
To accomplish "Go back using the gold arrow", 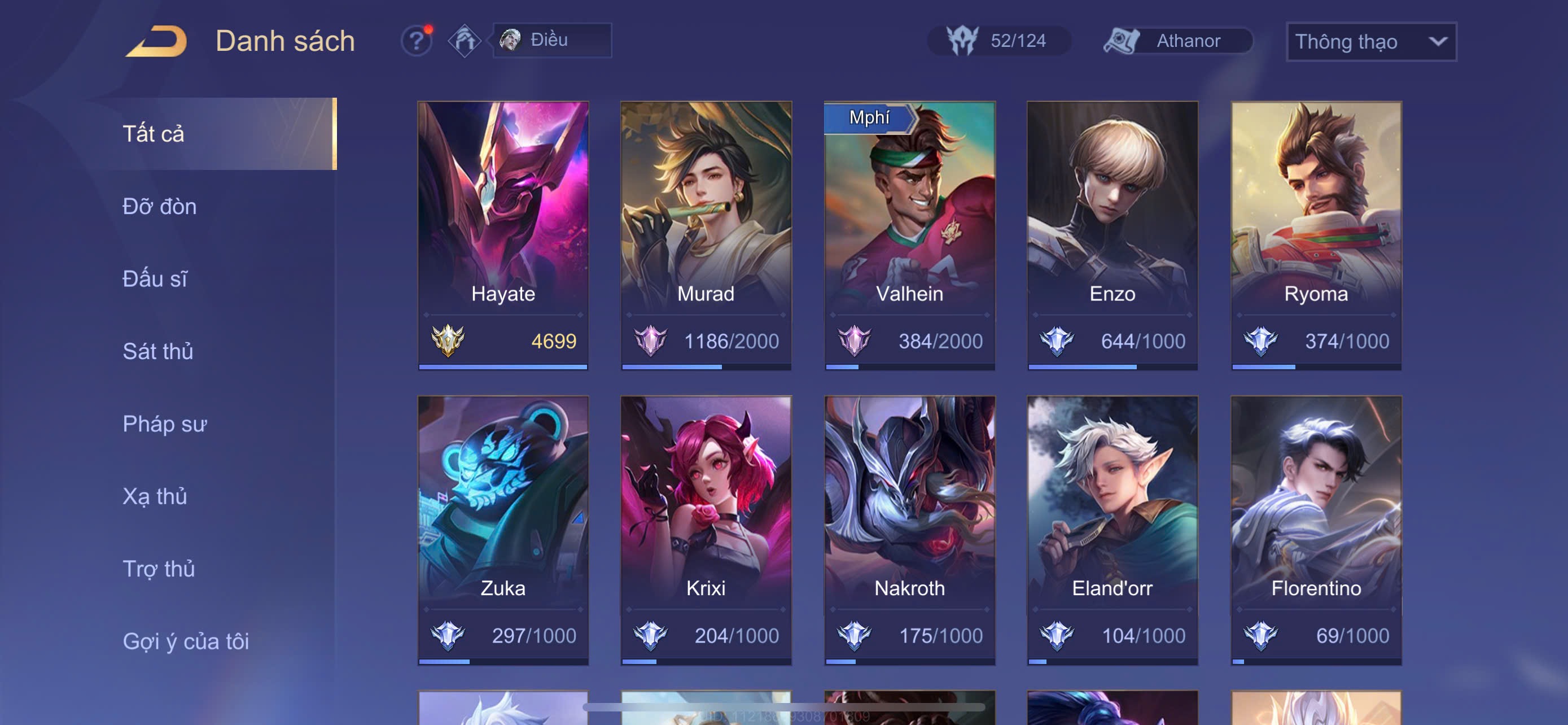I will point(157,41).
